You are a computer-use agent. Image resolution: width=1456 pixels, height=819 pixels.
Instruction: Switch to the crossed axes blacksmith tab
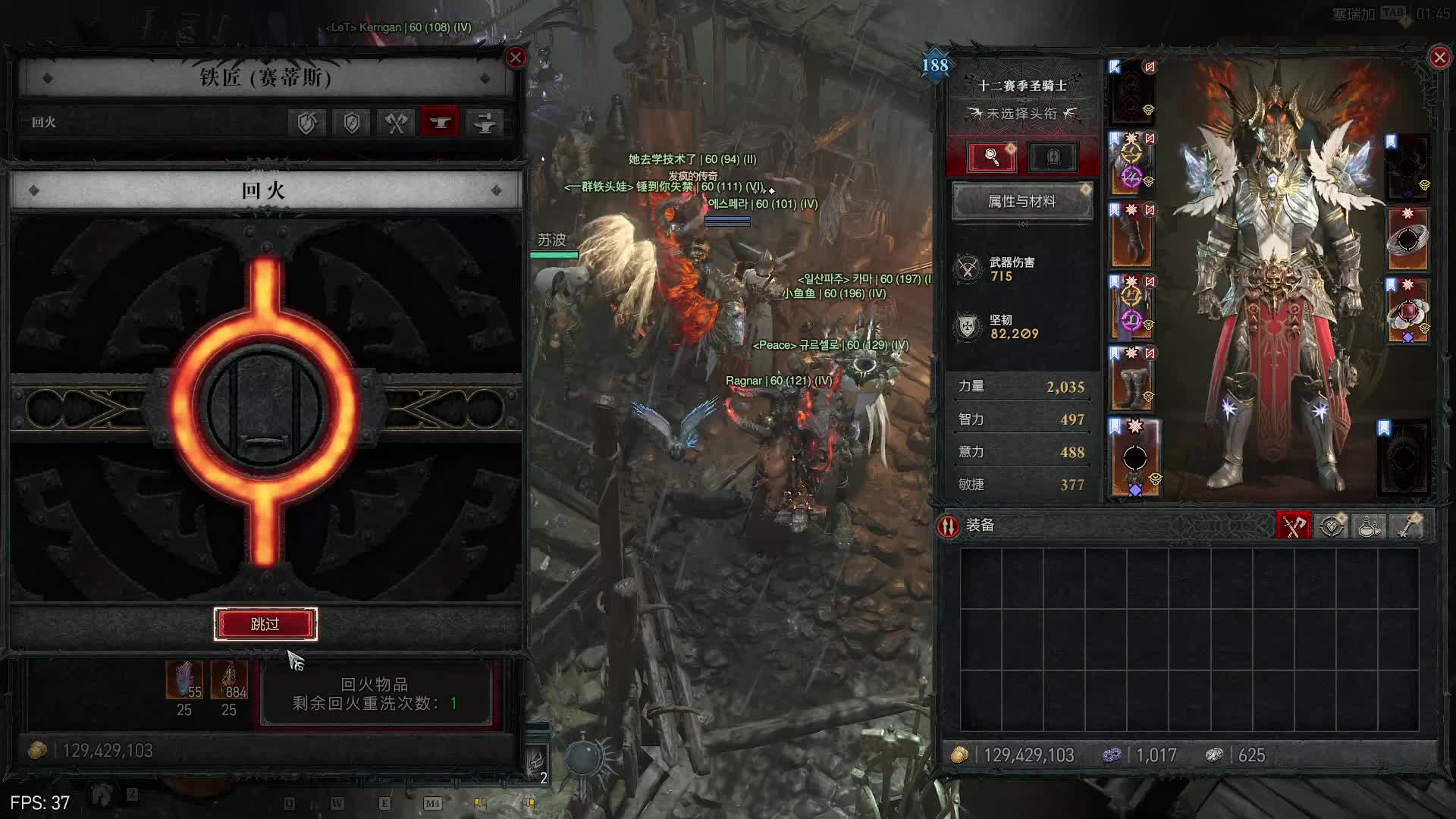[396, 123]
